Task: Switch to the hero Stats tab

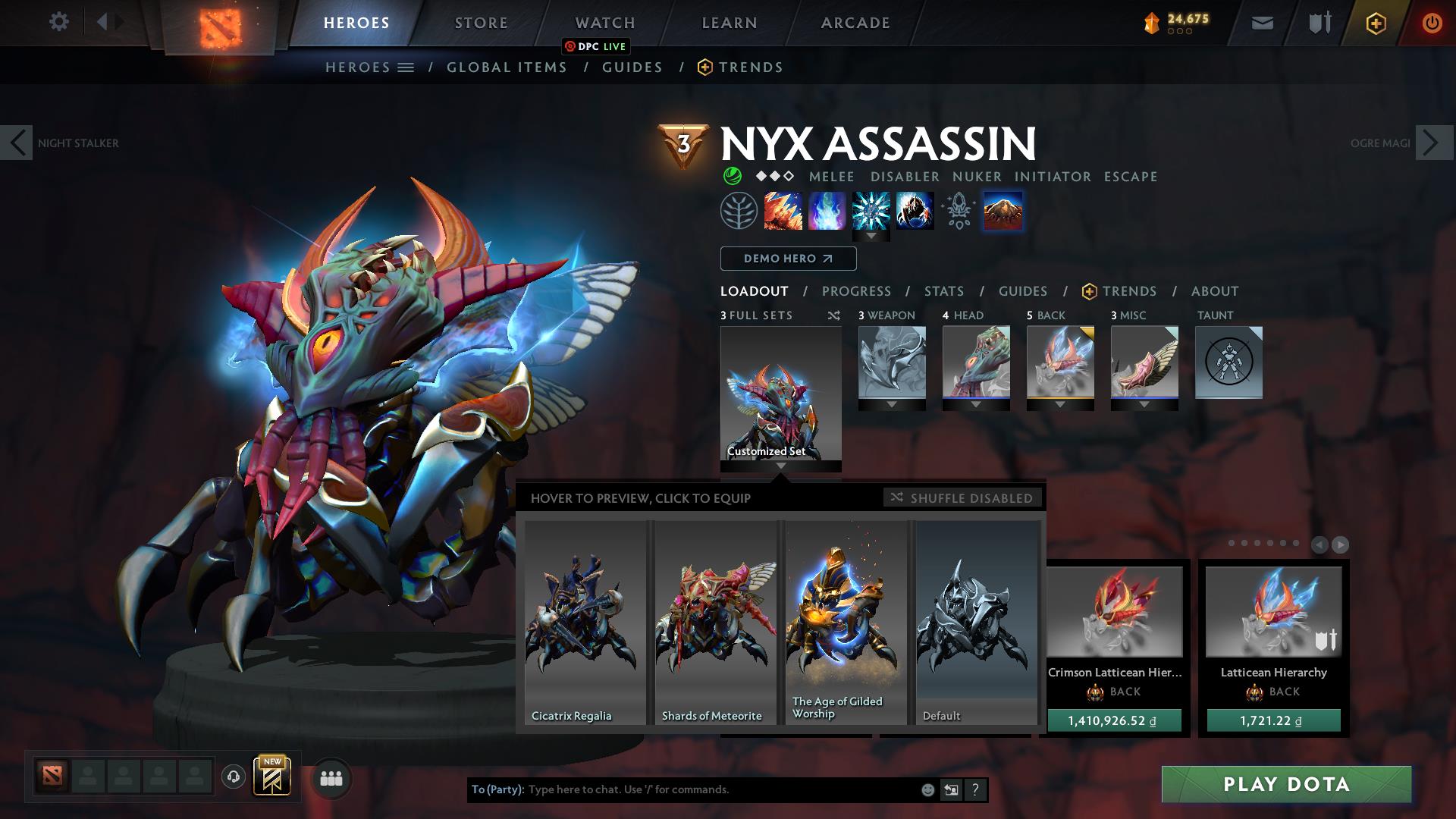Action: pos(944,291)
